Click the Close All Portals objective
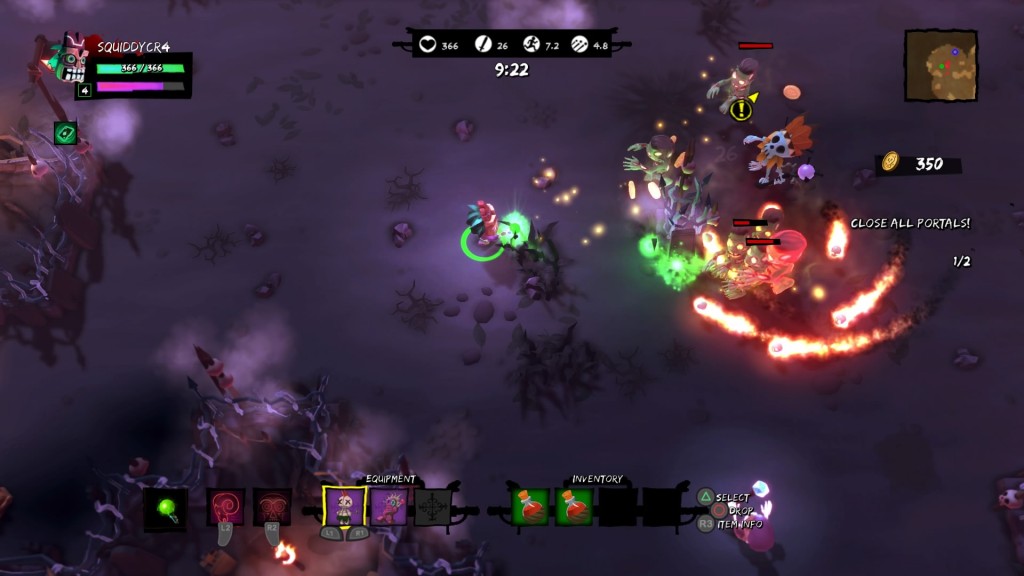The height and width of the screenshot is (576, 1024). point(910,223)
